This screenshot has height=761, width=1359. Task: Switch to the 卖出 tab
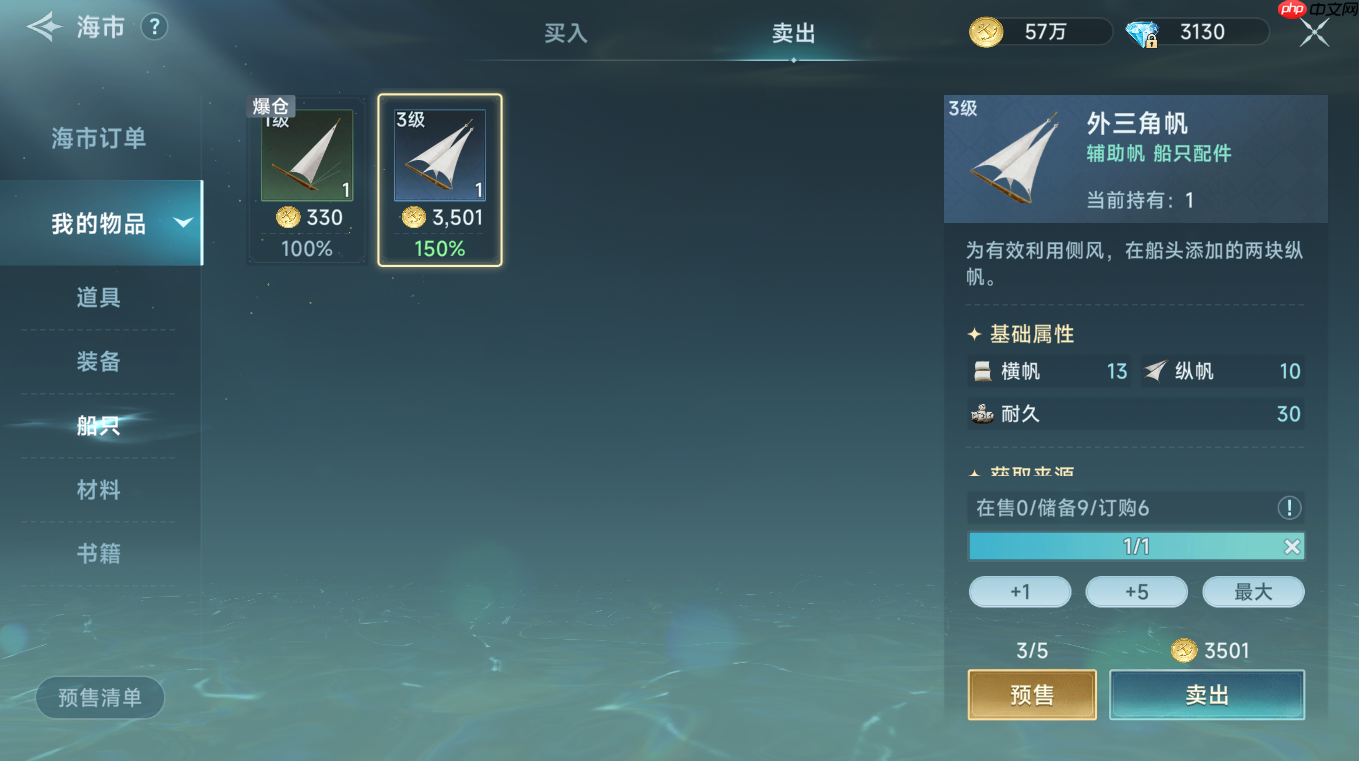pos(793,33)
